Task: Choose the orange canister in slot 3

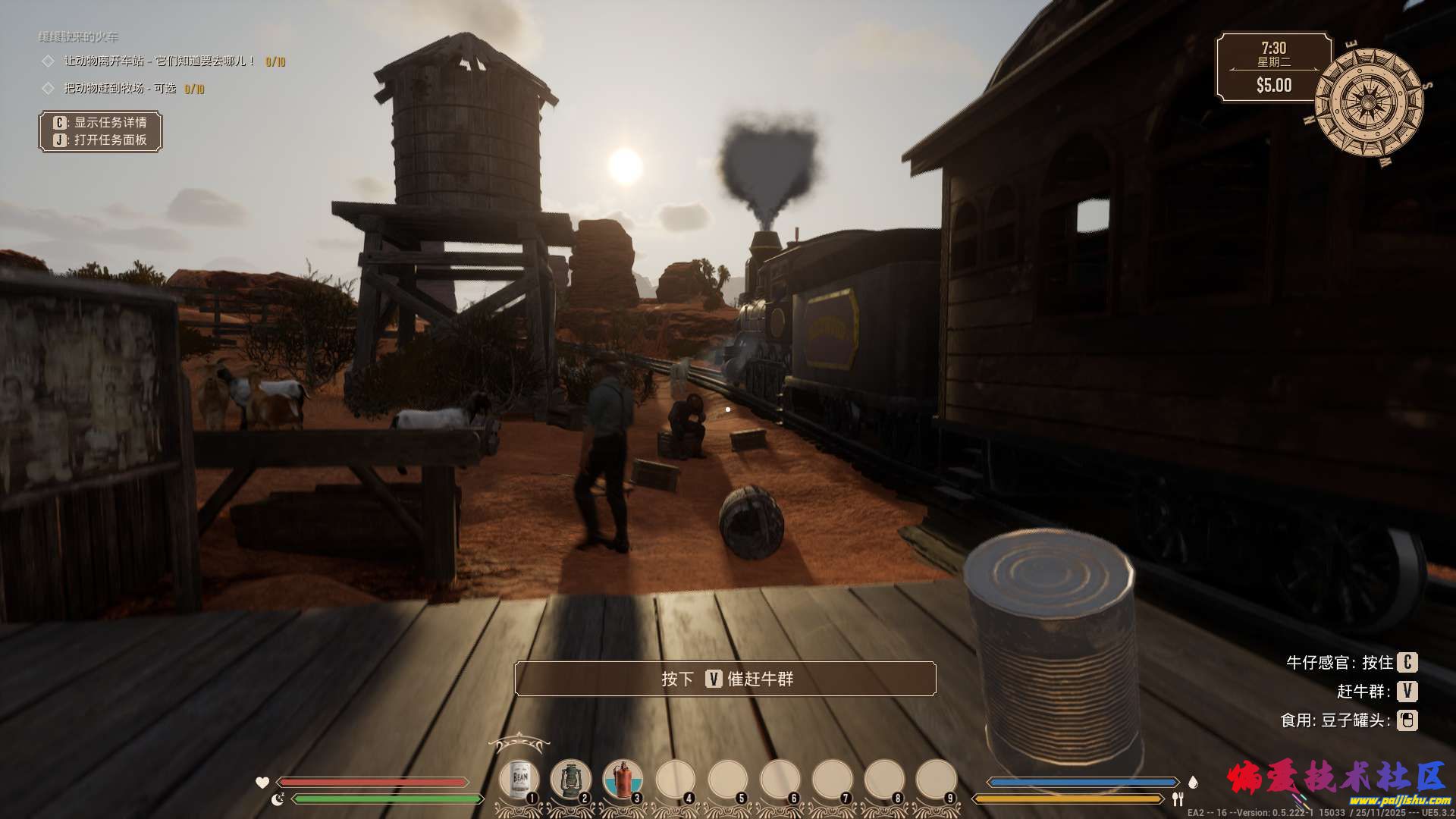Action: click(622, 780)
